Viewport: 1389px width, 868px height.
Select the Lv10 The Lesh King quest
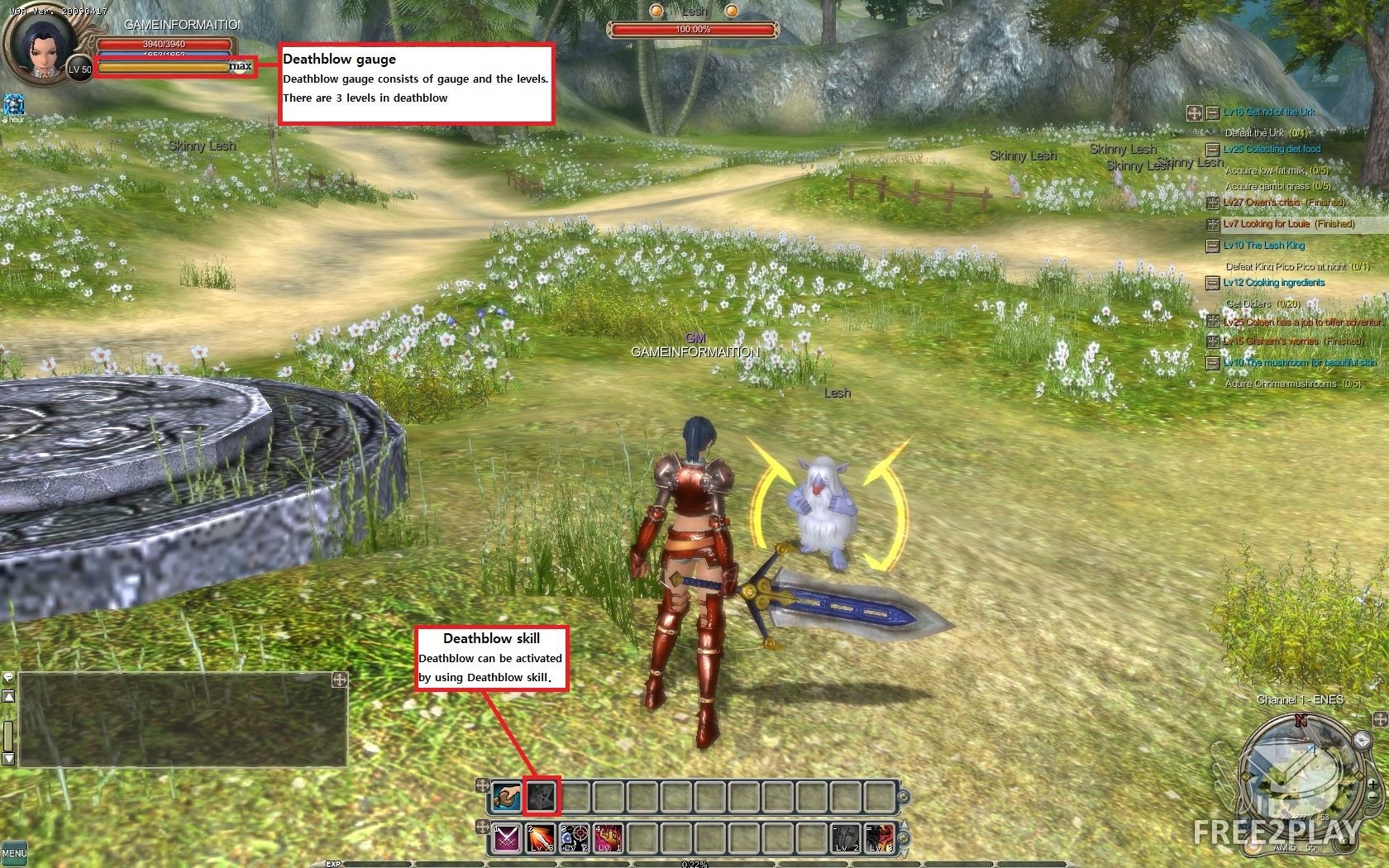click(x=1263, y=246)
